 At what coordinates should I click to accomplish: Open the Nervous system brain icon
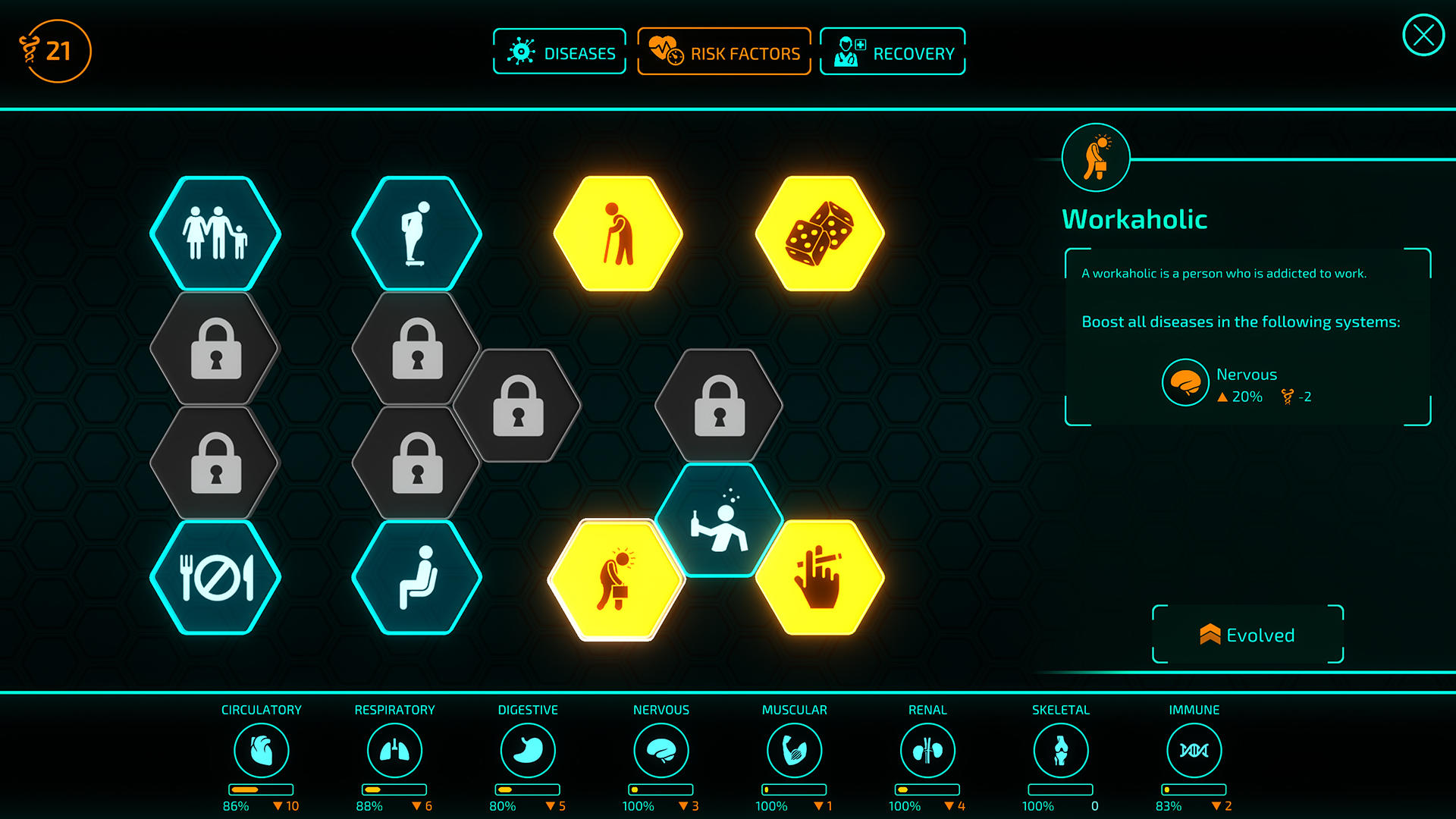tap(661, 749)
